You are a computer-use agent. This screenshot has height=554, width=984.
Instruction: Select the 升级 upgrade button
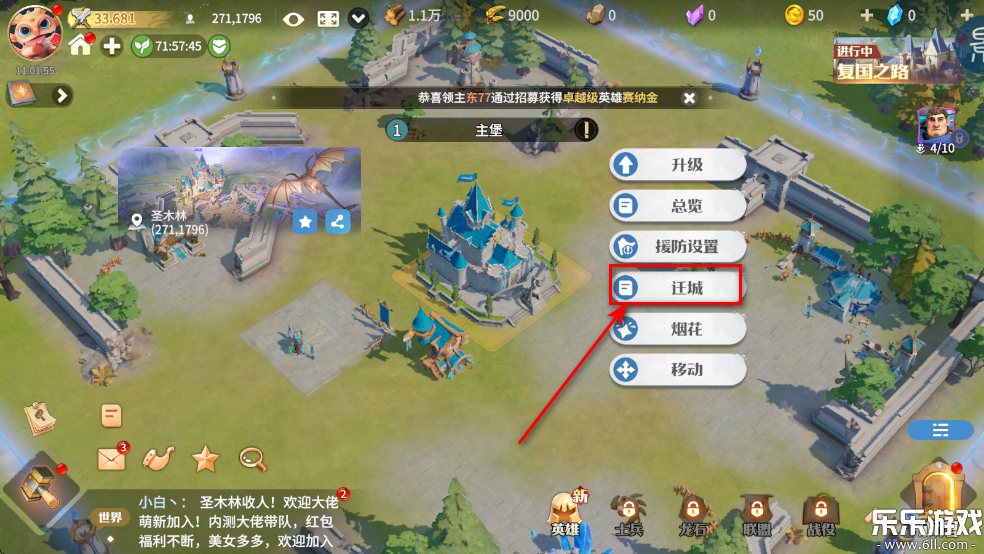click(x=678, y=165)
